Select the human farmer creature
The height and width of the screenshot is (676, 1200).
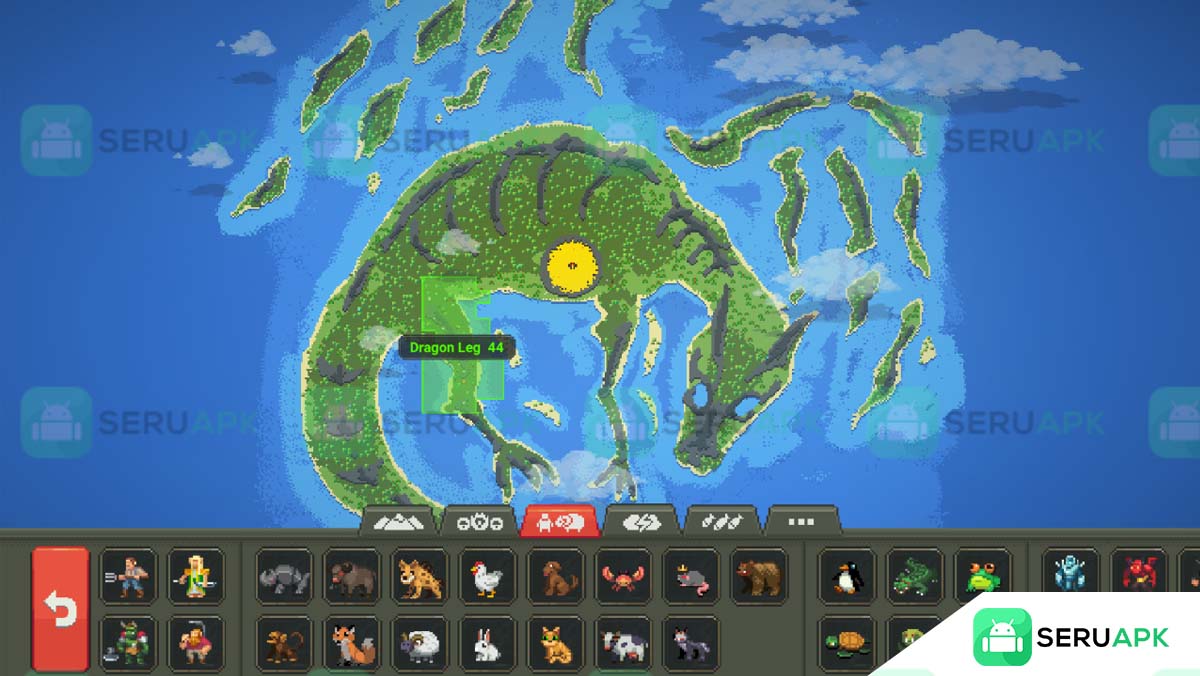point(128,576)
